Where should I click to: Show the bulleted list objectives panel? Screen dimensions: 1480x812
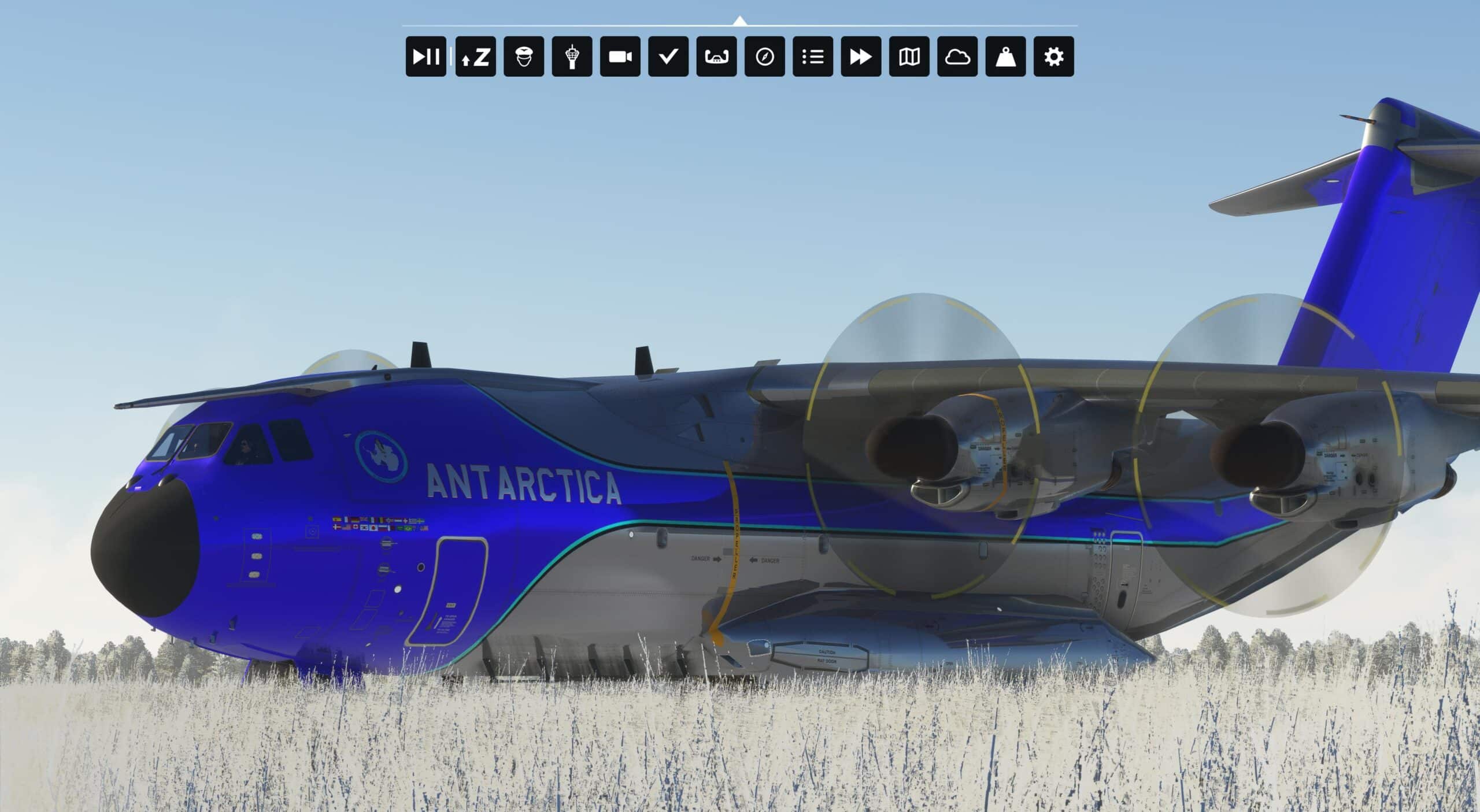click(813, 57)
